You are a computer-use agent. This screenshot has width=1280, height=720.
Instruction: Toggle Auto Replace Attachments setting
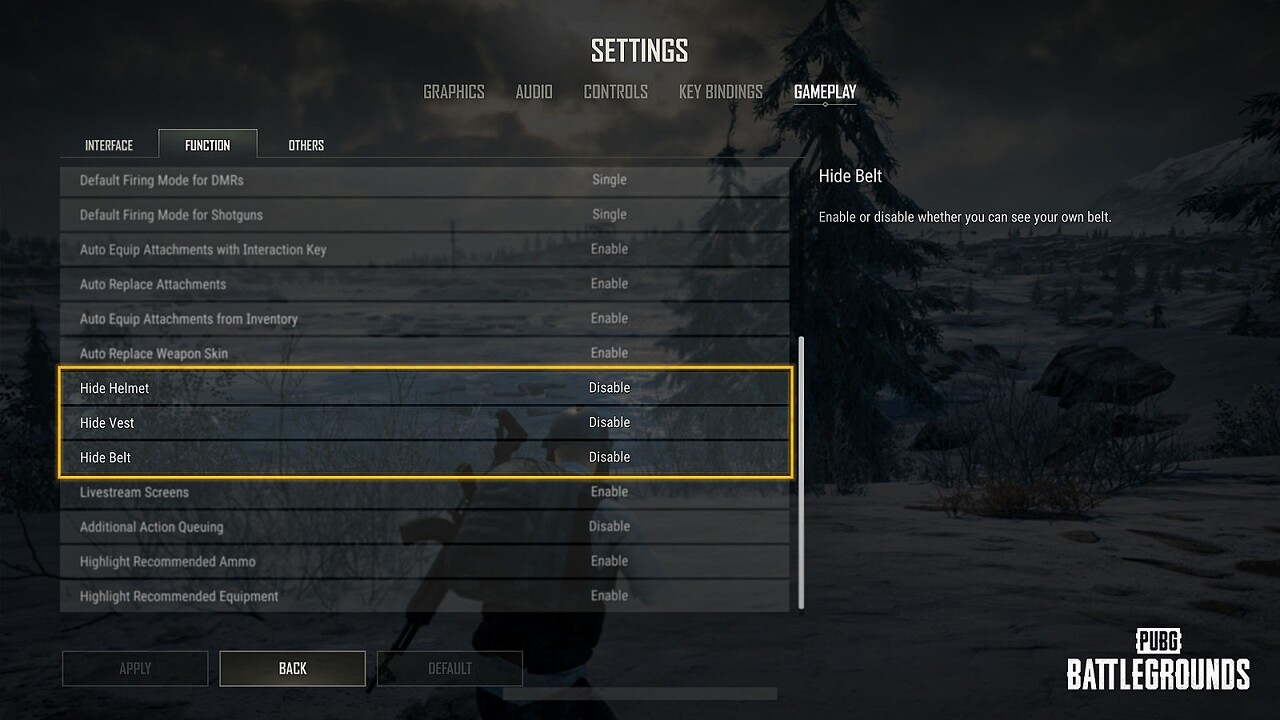click(609, 284)
